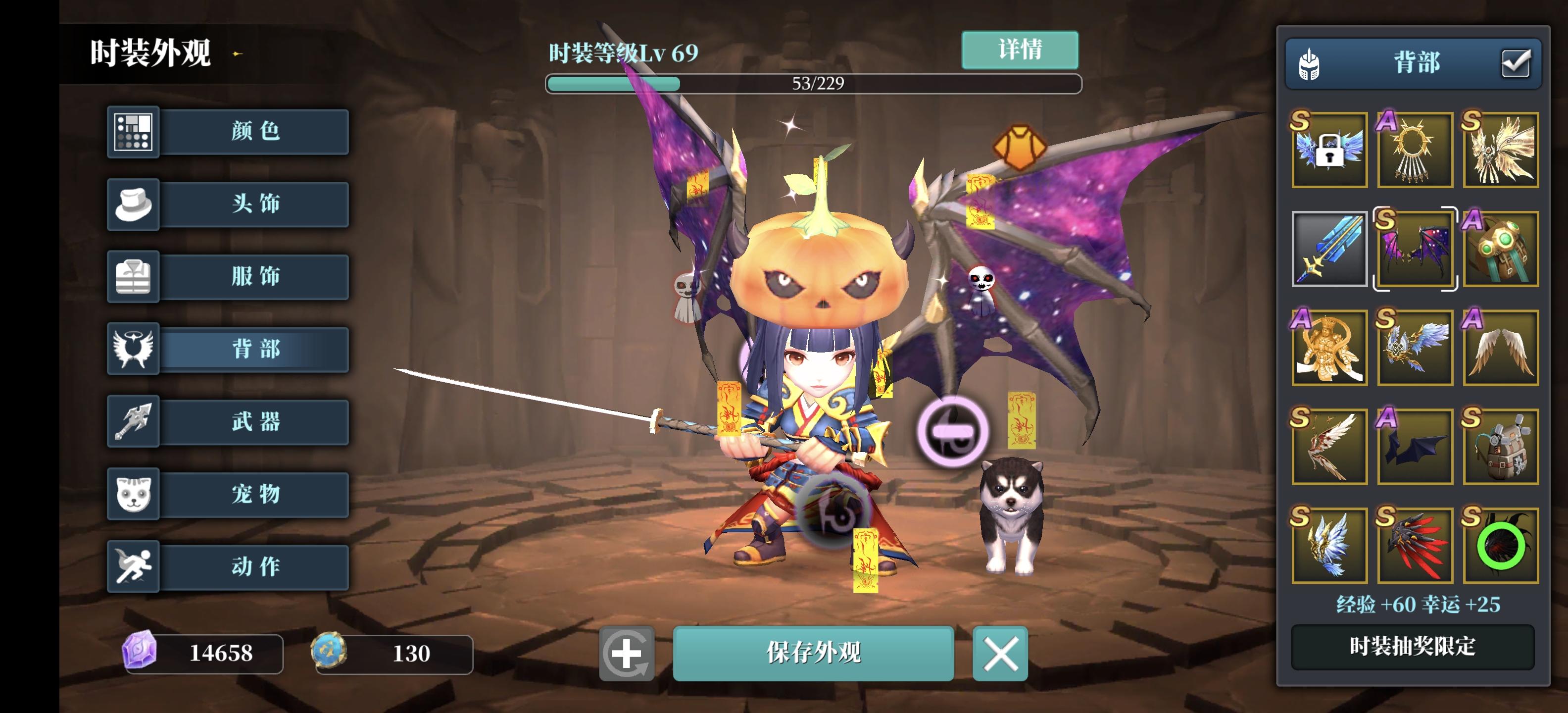Click the 头饰 top-hat headwear icon
This screenshot has height=713, width=1568.
pos(133,204)
